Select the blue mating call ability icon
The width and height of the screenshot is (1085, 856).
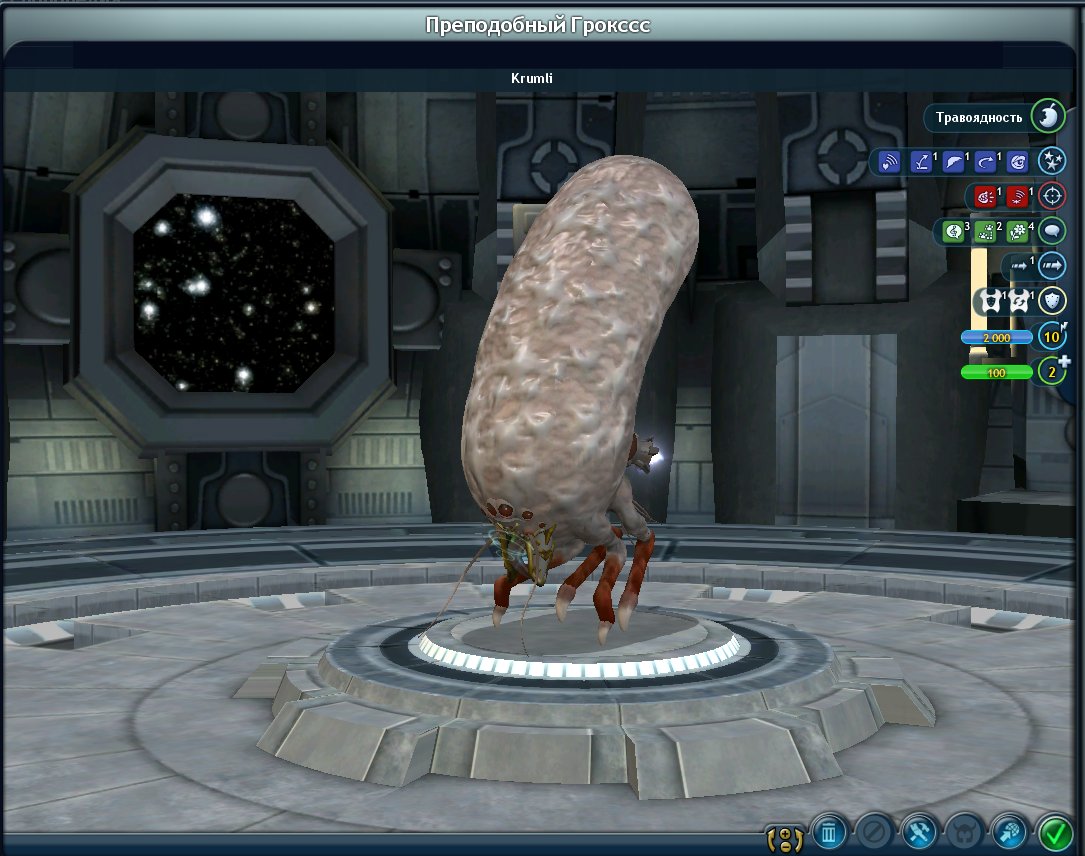tap(890, 161)
